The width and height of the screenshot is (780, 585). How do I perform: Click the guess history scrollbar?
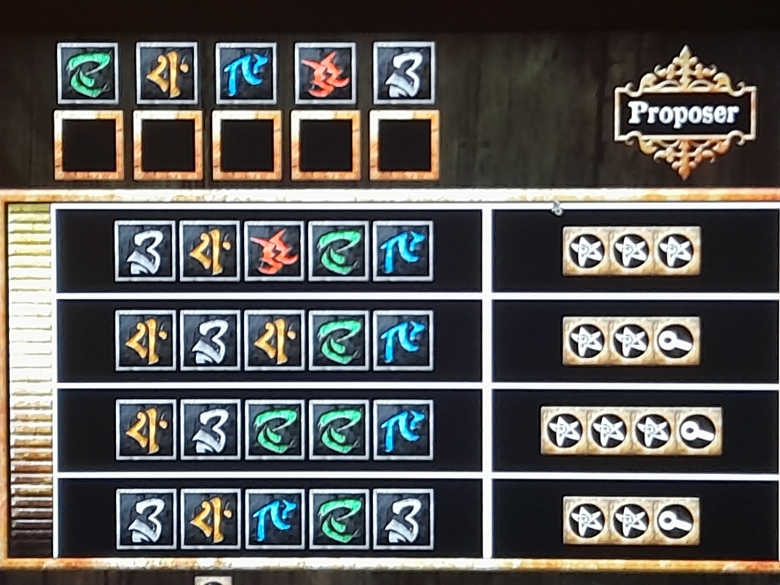[29, 380]
